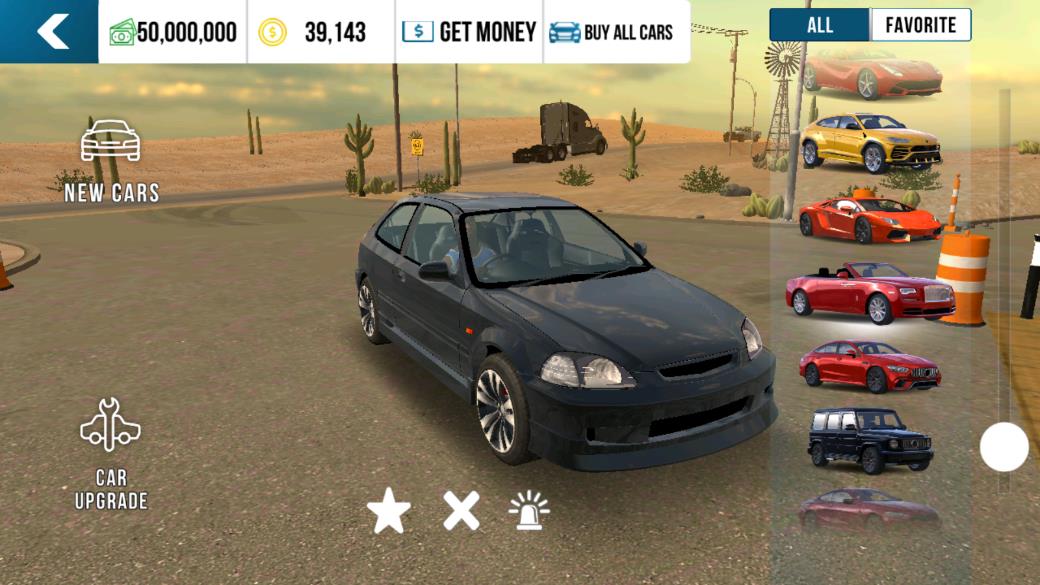Select the yellow SUV thumbnail

870,142
